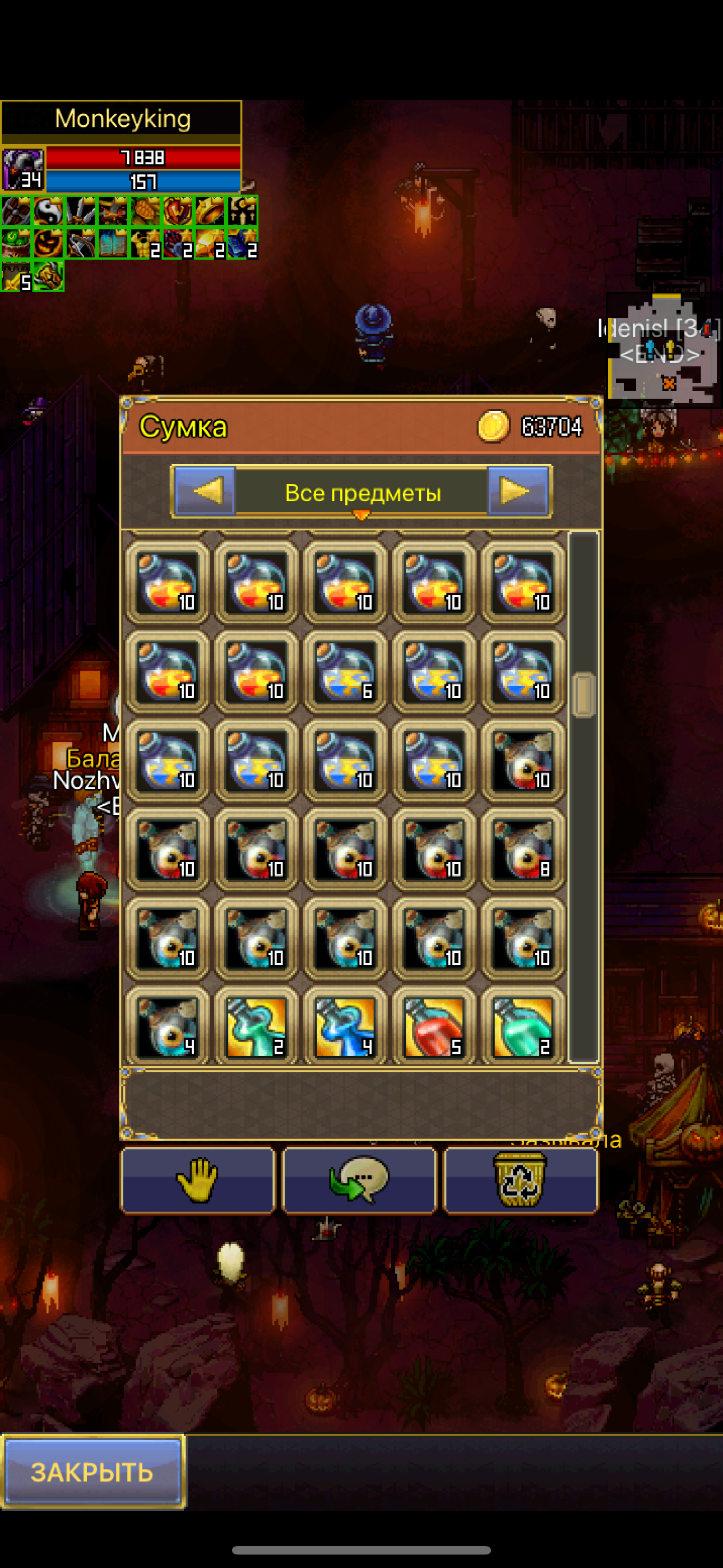Open the Все предметы category filter
Screen dimensions: 723x1568
362,492
